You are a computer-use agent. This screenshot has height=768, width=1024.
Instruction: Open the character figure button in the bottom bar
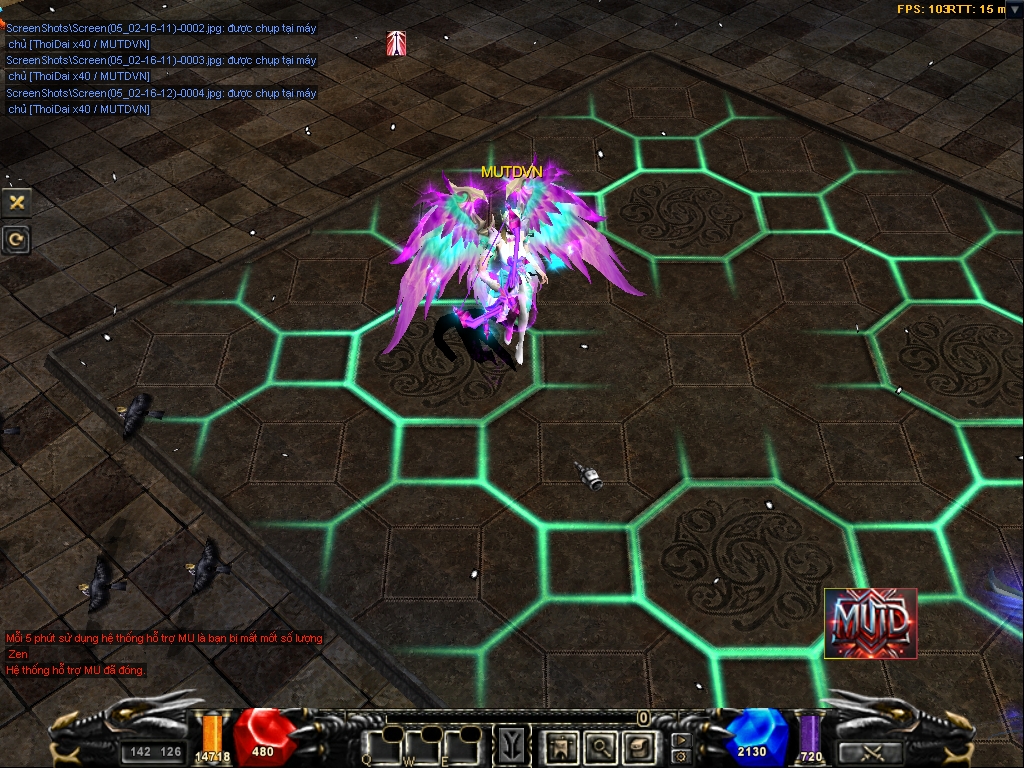[x=560, y=746]
